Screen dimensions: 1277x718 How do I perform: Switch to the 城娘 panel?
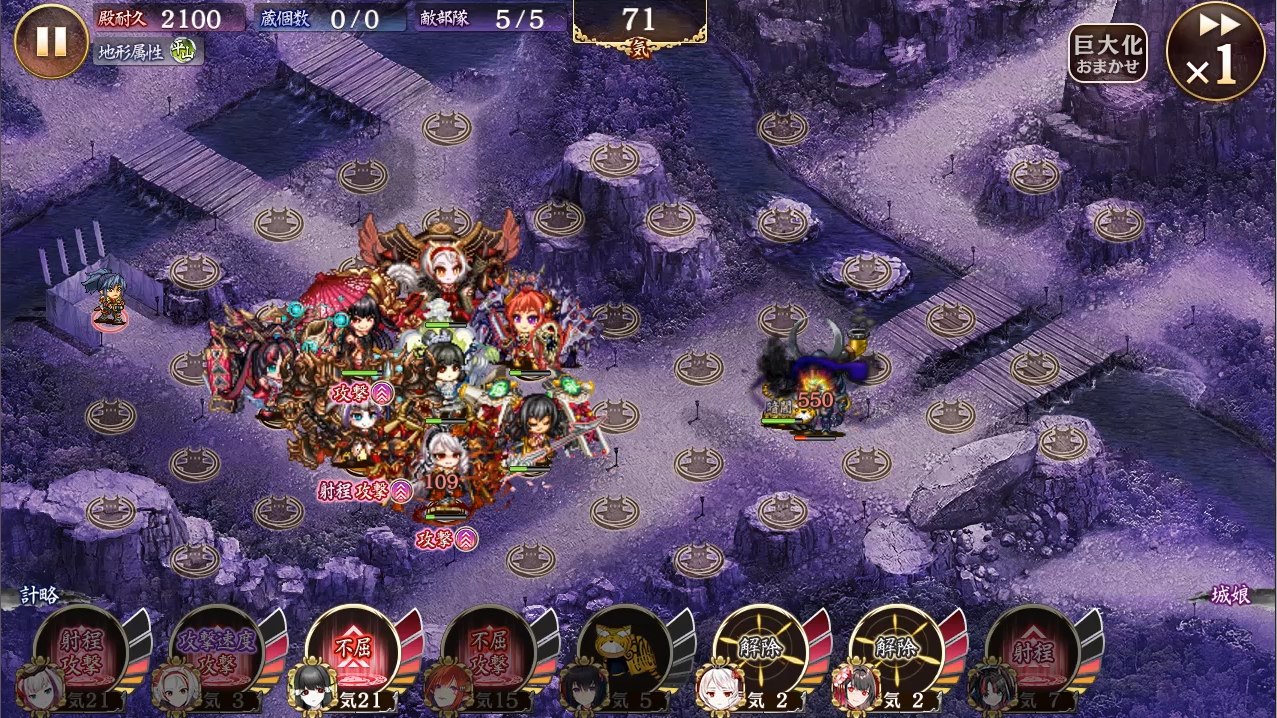1230,596
